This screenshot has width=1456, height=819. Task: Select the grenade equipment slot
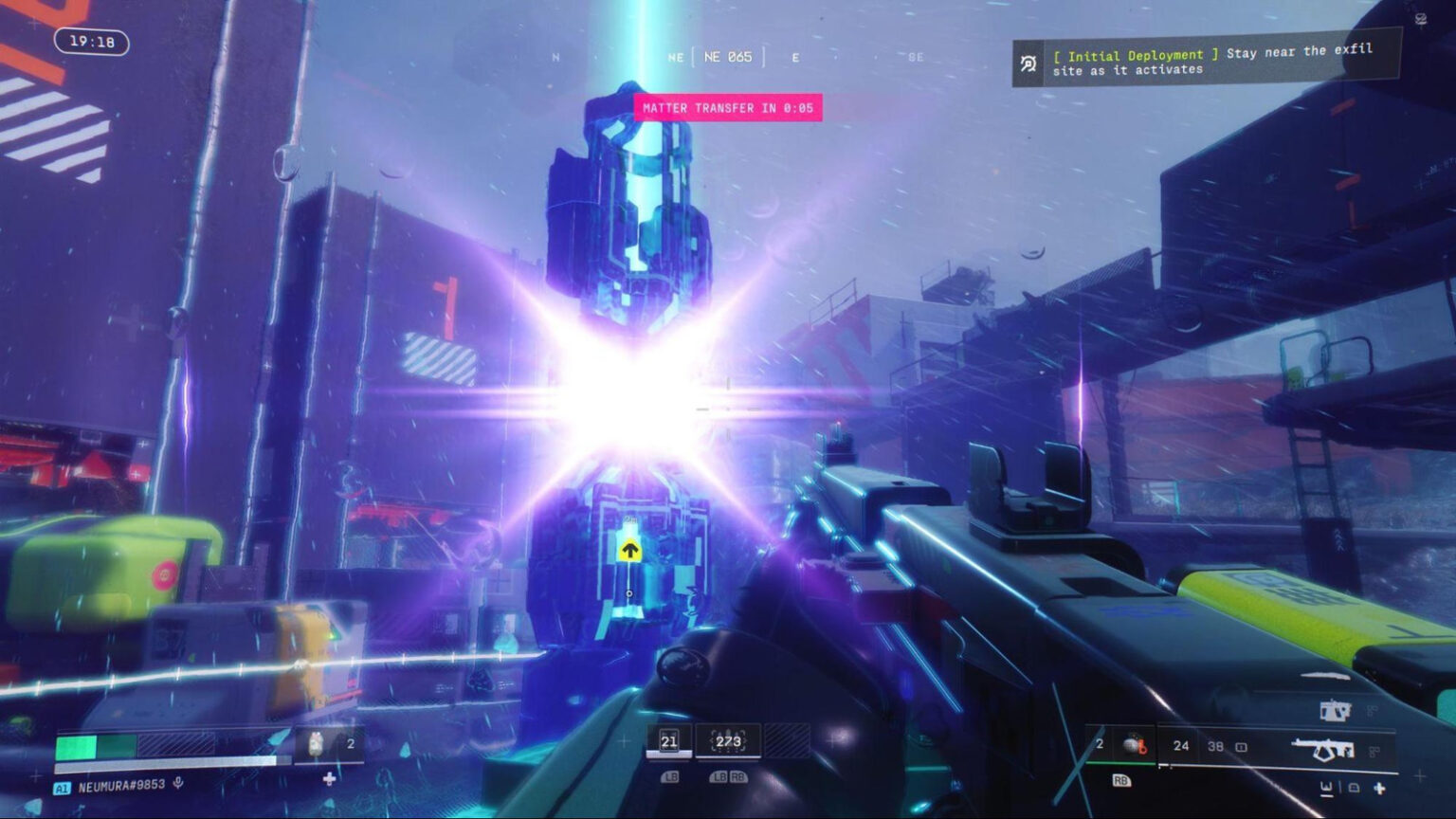(1133, 745)
